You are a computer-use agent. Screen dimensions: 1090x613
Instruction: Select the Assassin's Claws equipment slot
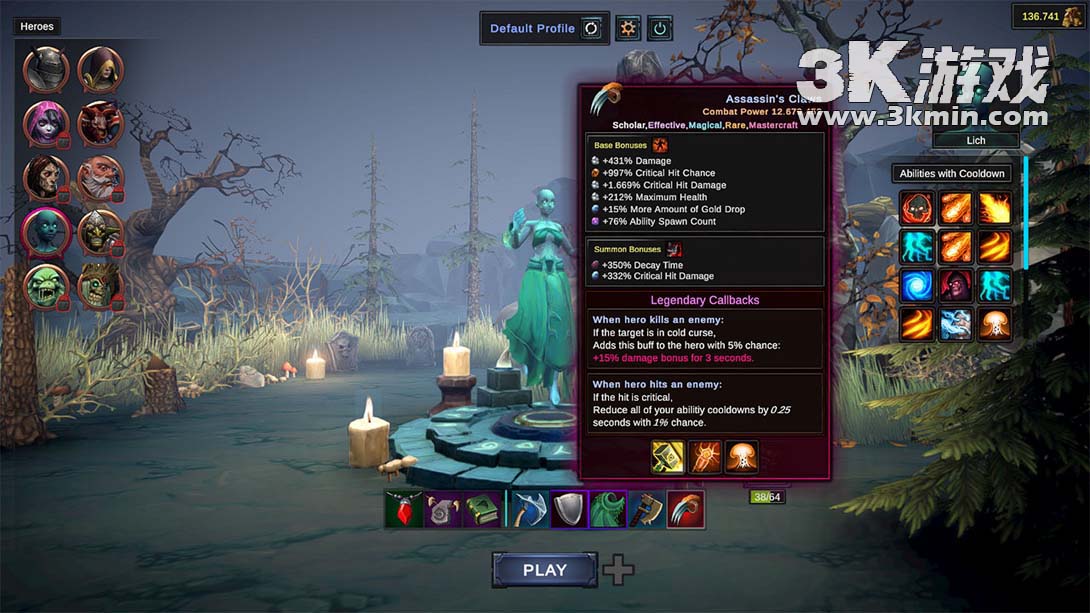(686, 509)
